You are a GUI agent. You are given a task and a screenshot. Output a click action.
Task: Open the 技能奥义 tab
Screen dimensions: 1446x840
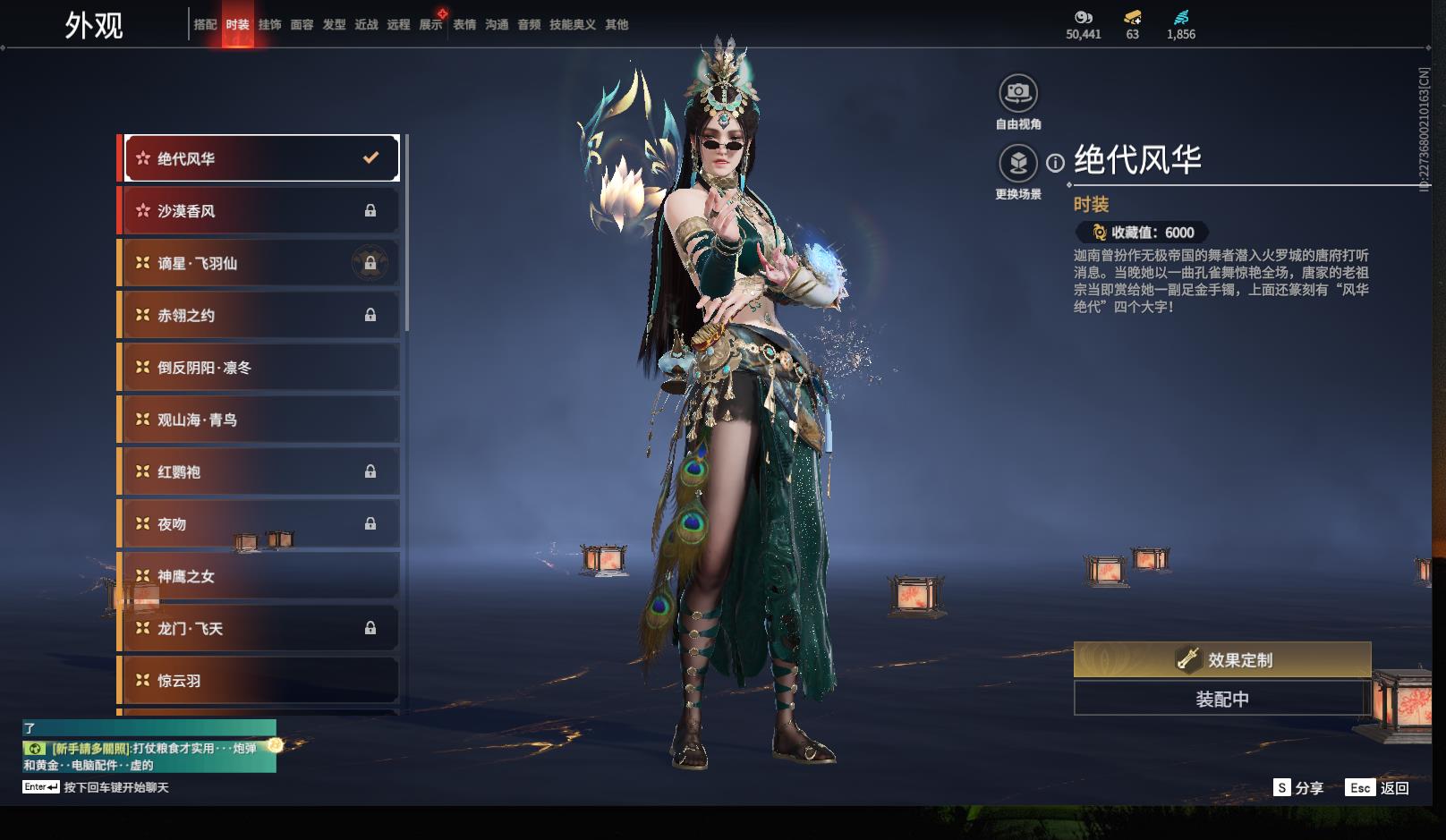point(572,25)
